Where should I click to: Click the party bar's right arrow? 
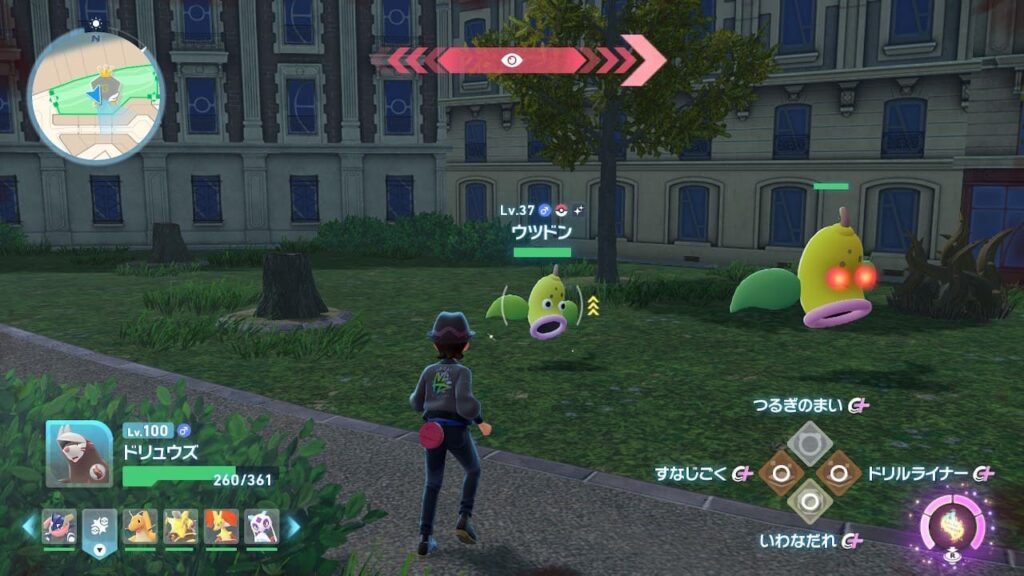coord(293,526)
